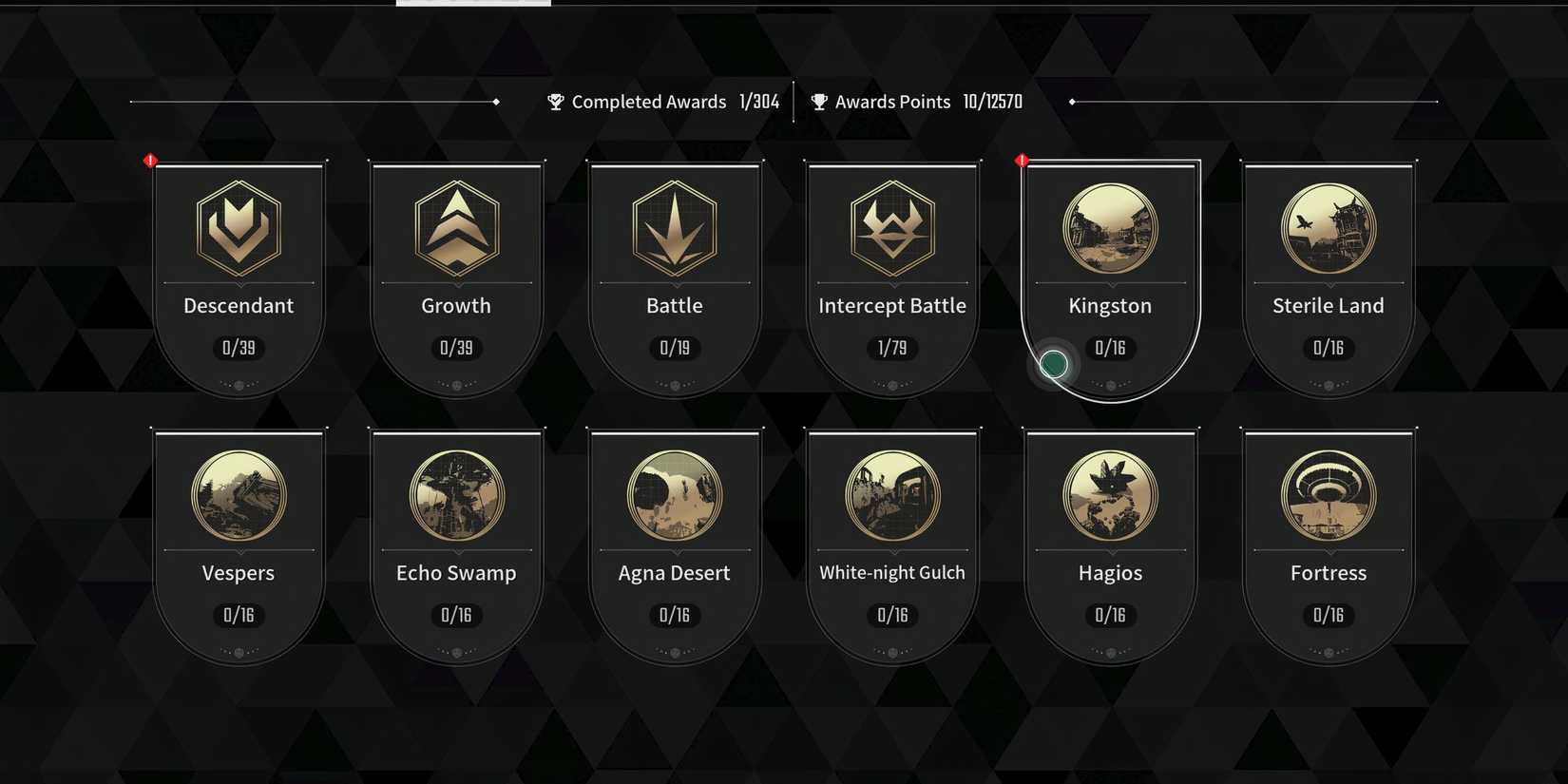Click the trophy icon beside Awards Points
Viewport: 1568px width, 784px height.
818,102
